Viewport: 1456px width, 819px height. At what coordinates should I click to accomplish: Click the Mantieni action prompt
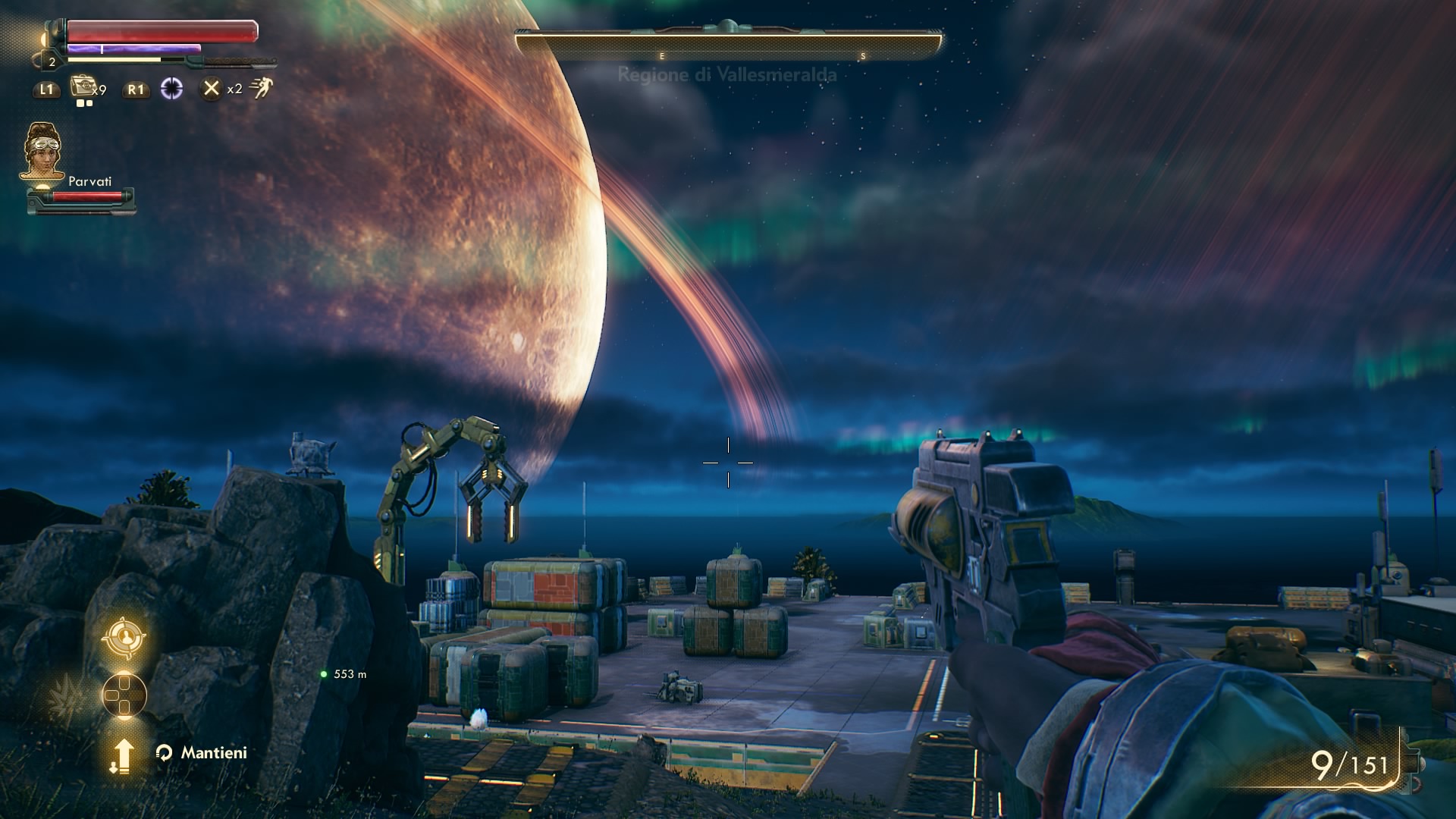pyautogui.click(x=213, y=753)
